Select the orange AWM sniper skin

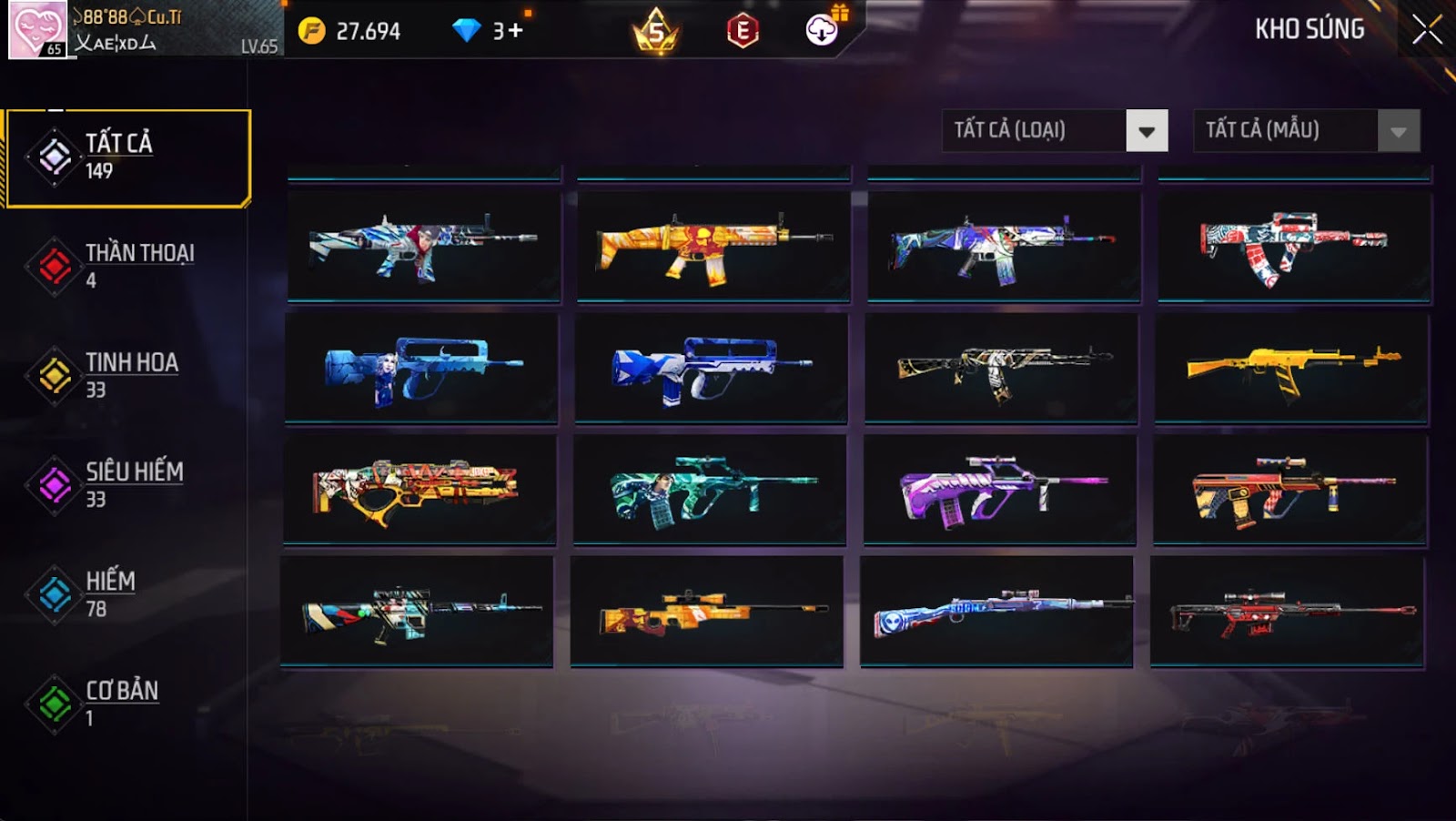[708, 612]
